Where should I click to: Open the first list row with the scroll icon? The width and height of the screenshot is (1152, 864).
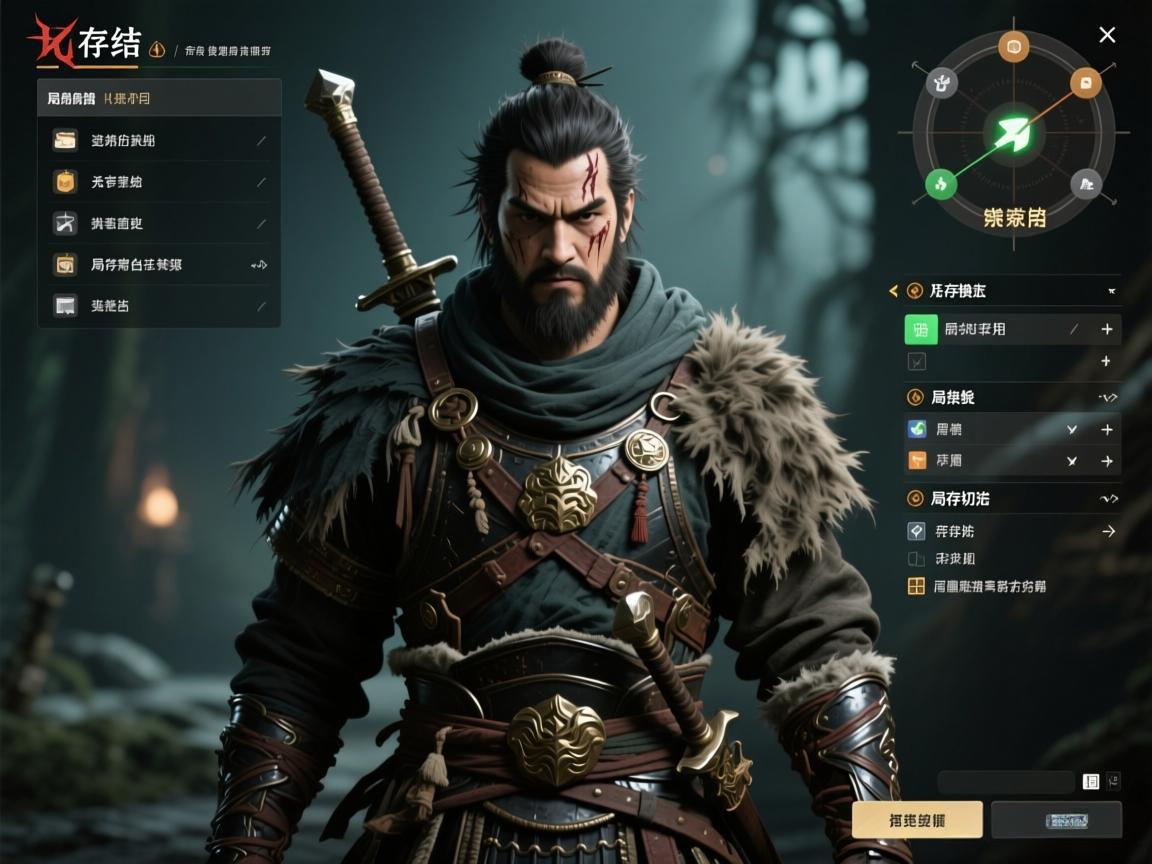click(x=159, y=141)
